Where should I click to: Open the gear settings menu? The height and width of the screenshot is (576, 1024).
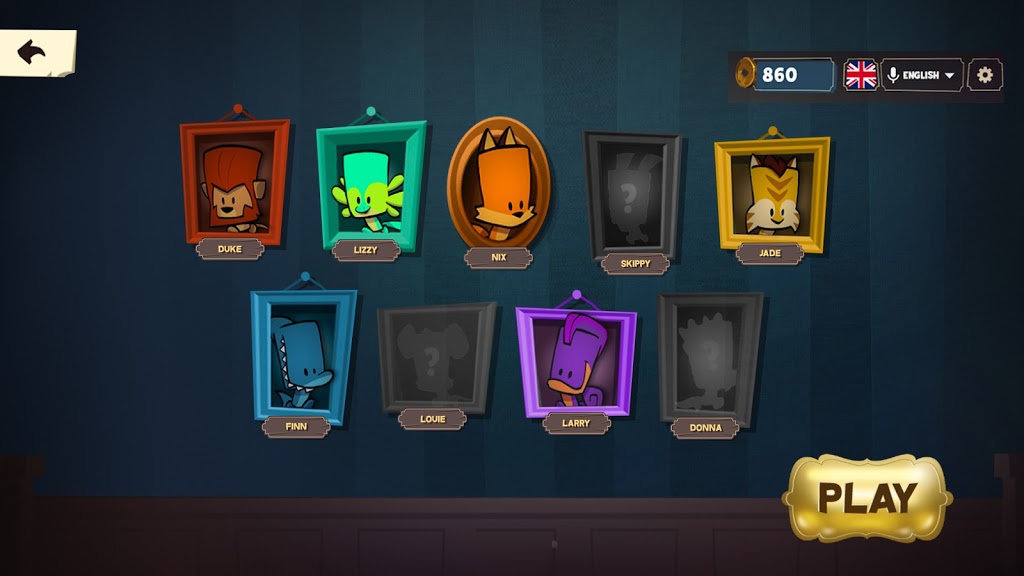(x=985, y=75)
